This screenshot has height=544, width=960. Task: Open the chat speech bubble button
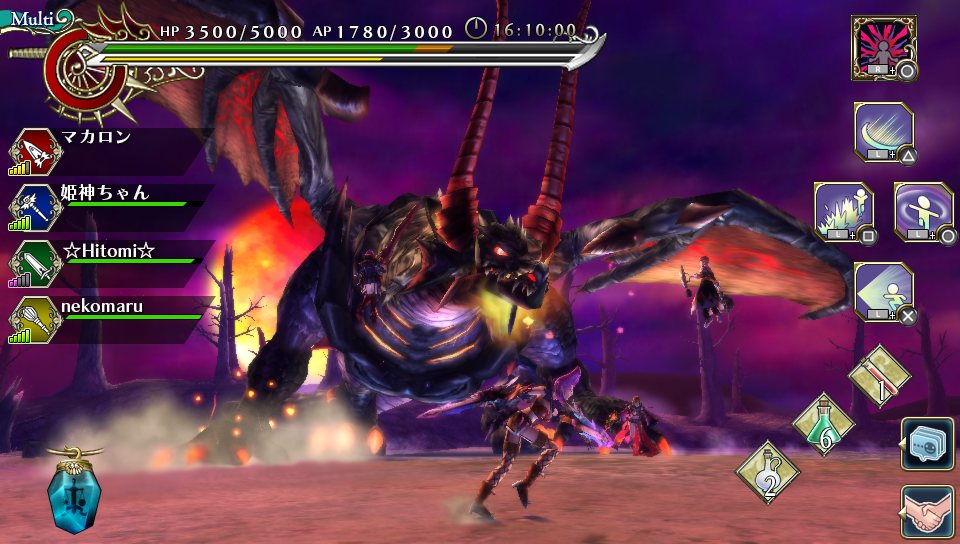[926, 443]
